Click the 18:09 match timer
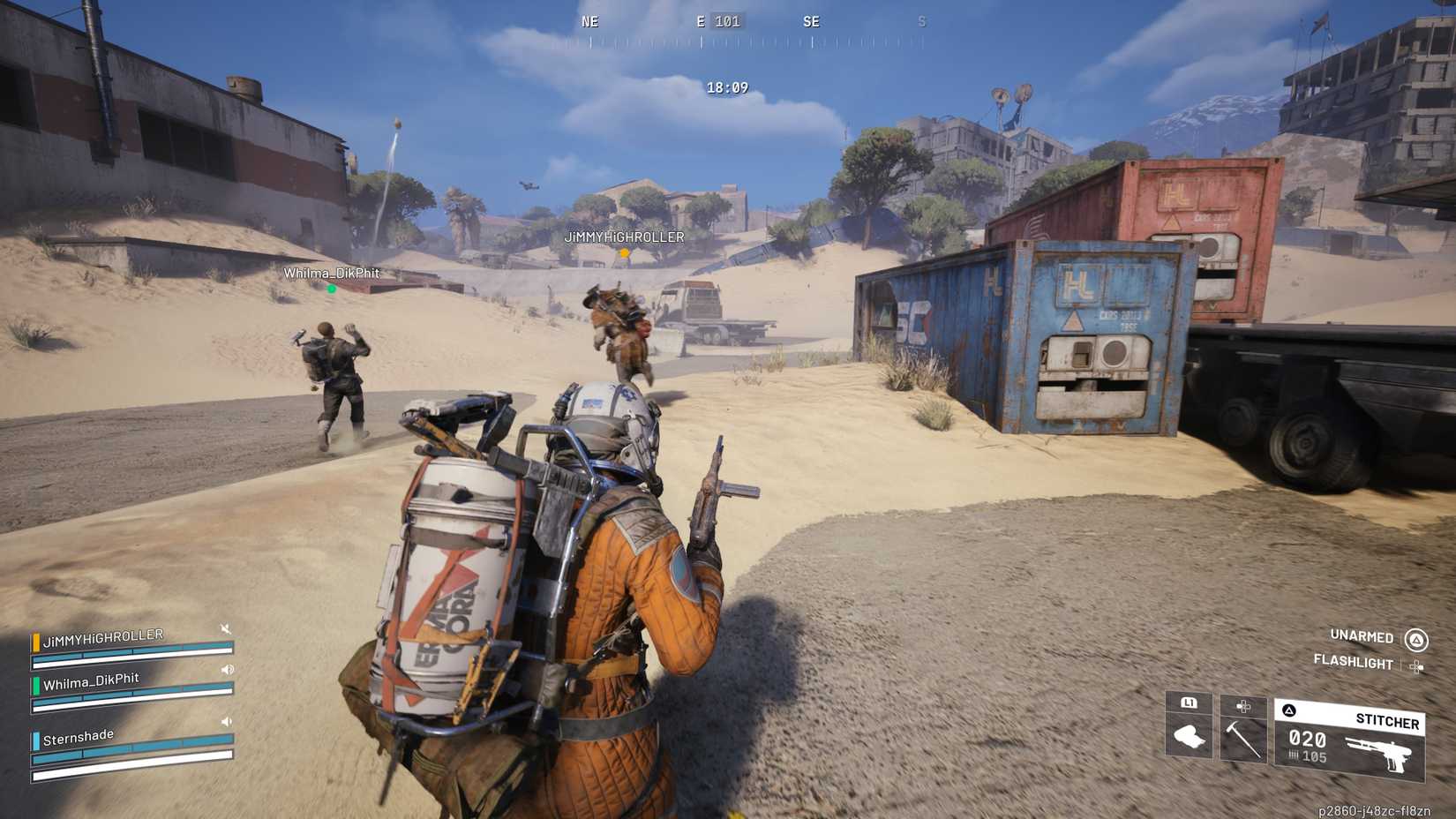This screenshot has height=819, width=1456. 725,87
